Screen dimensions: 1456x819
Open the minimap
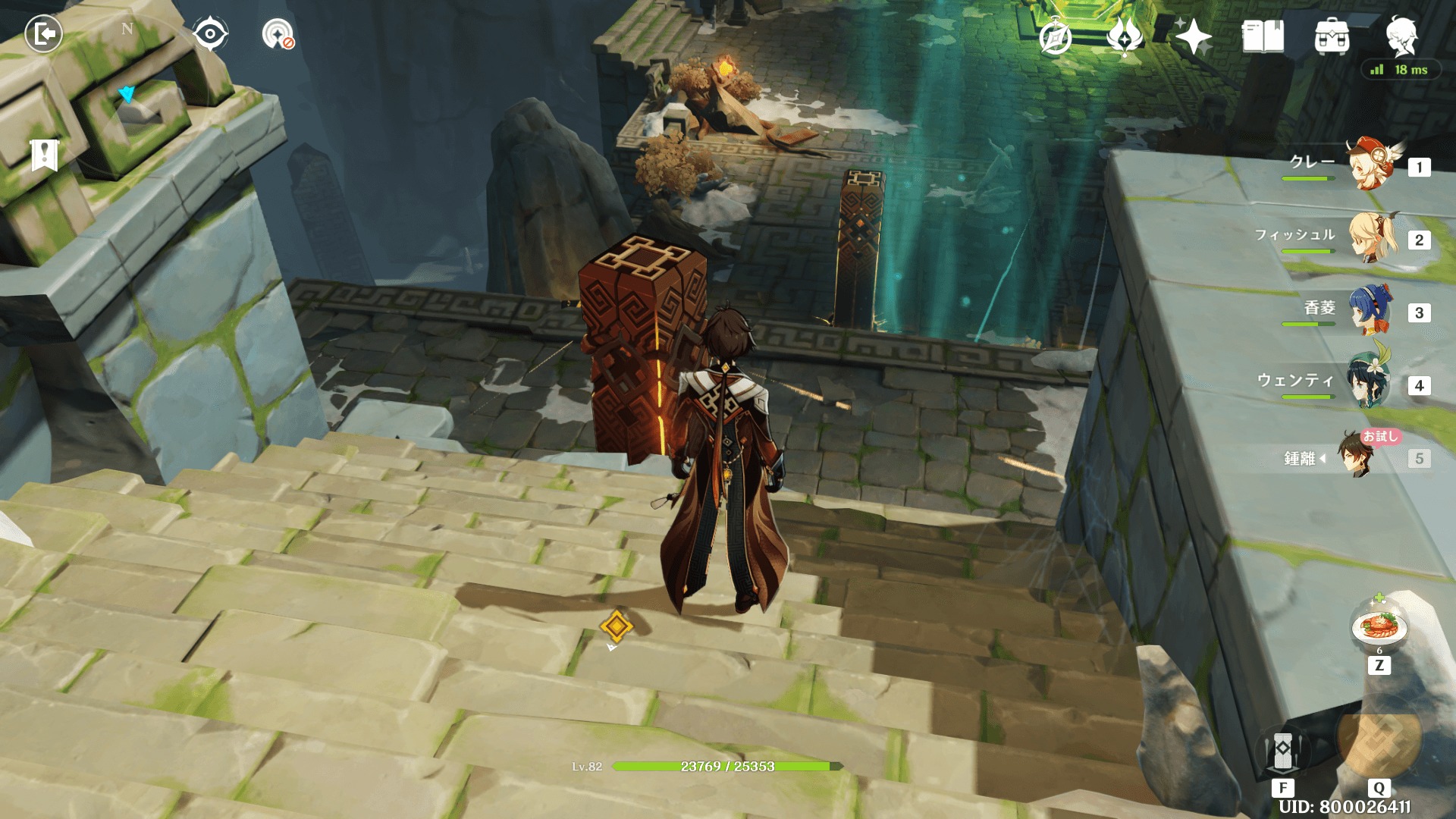coord(127,95)
